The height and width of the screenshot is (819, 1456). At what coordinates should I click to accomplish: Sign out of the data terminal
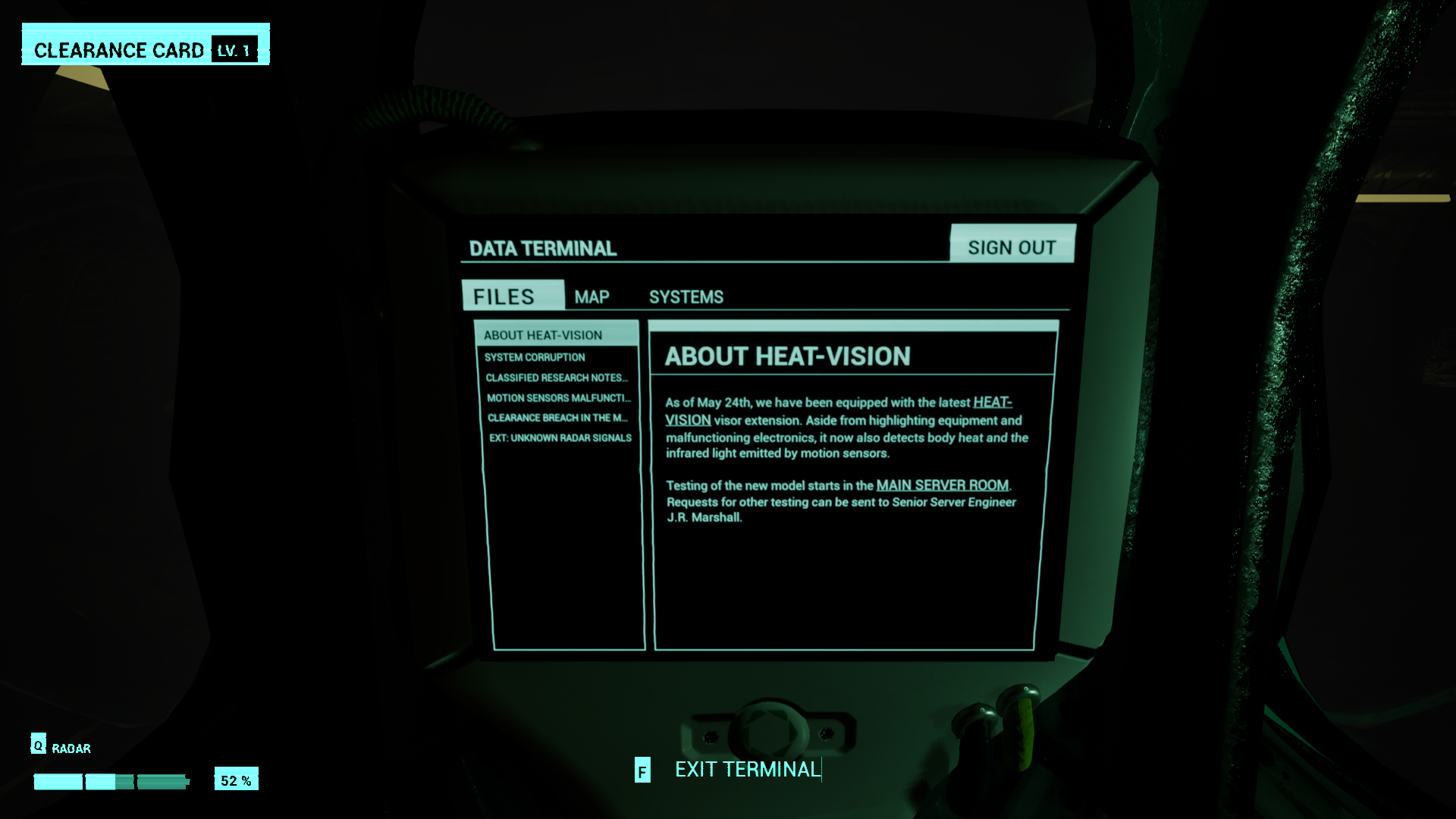click(x=1012, y=247)
